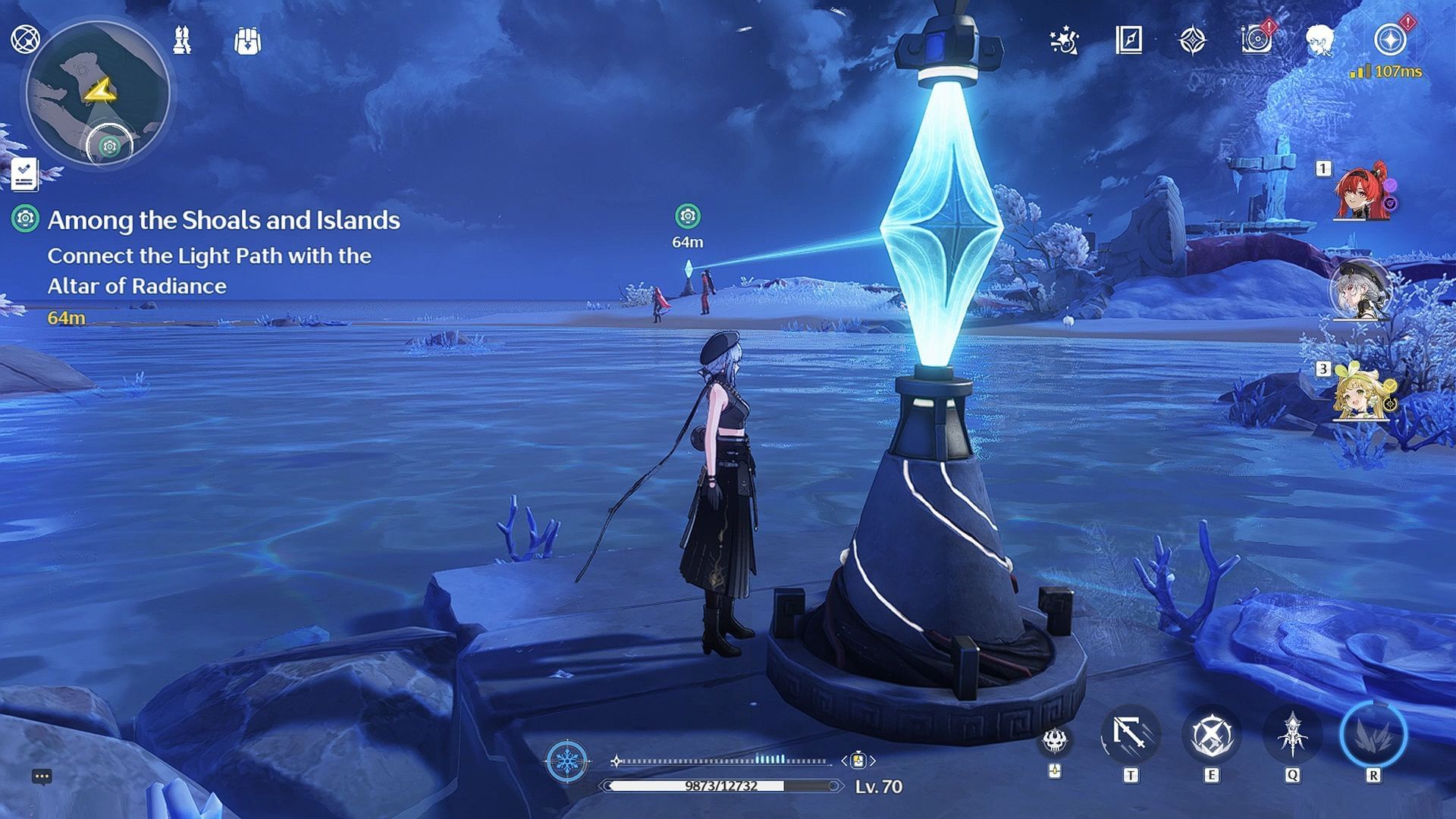Image resolution: width=1456 pixels, height=819 pixels.
Task: Open the four-point star diamond icon
Action: click(1193, 40)
